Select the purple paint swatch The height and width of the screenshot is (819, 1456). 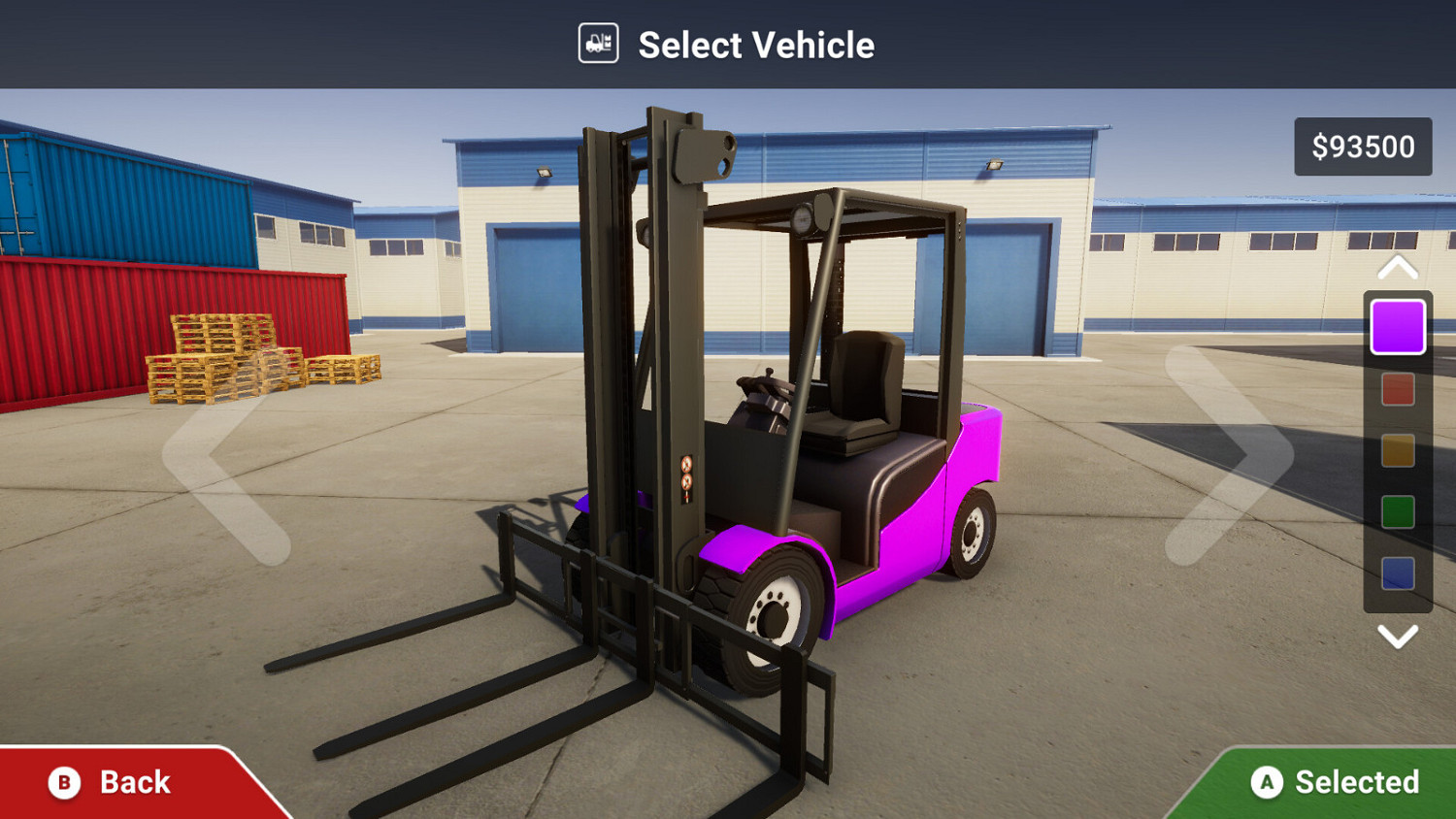(x=1398, y=325)
